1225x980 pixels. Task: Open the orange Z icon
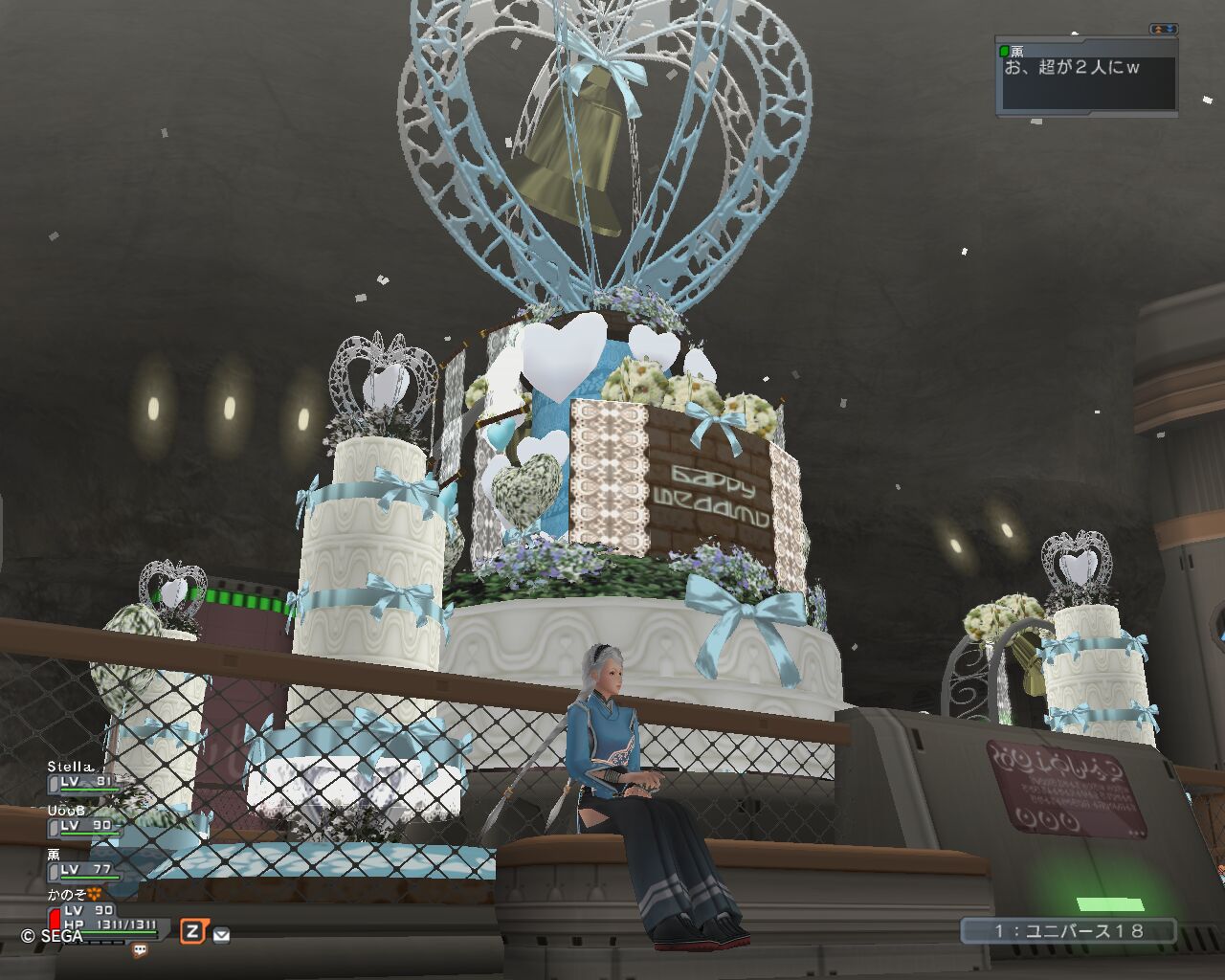[193, 931]
